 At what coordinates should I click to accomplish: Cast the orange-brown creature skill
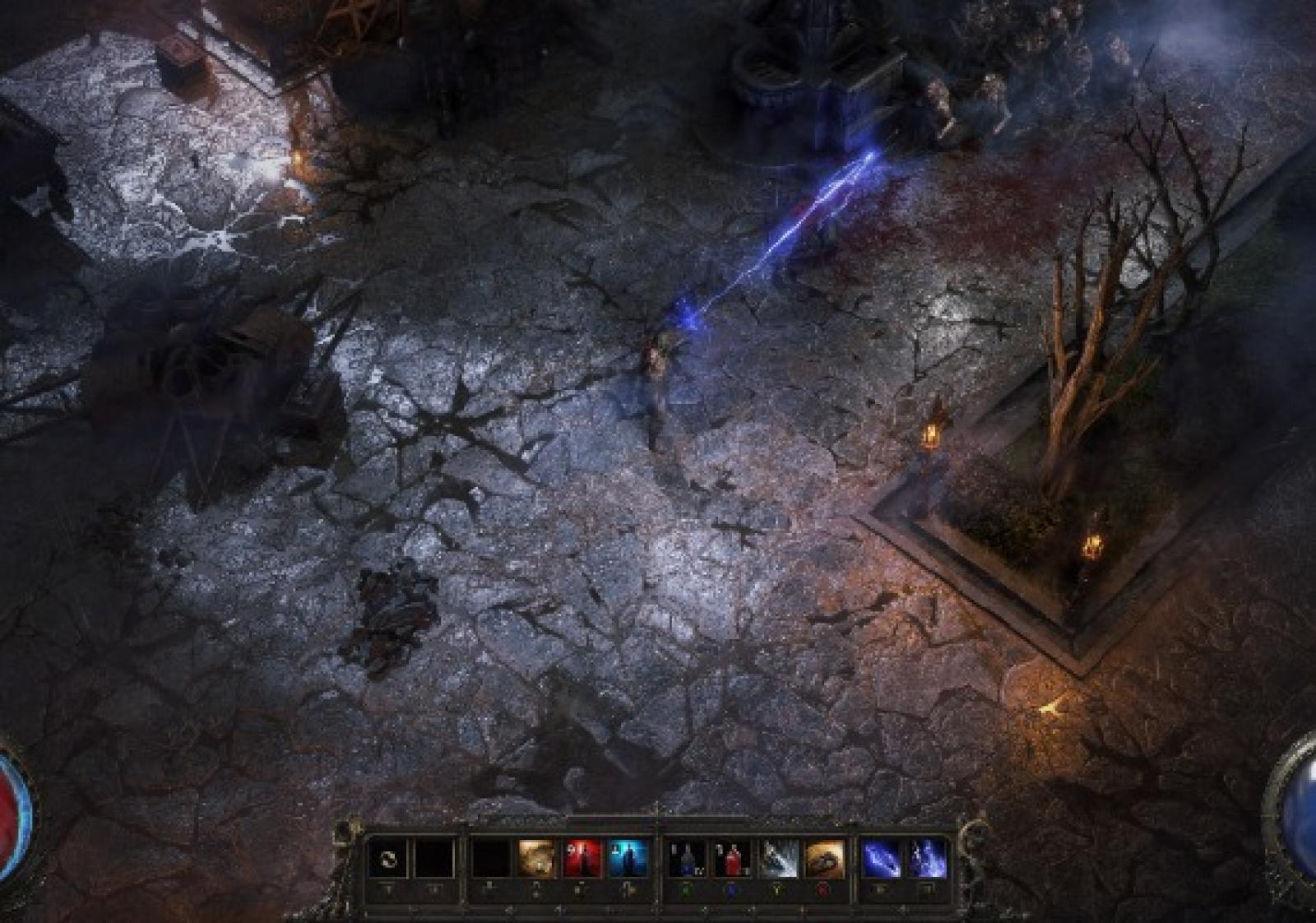tap(824, 860)
